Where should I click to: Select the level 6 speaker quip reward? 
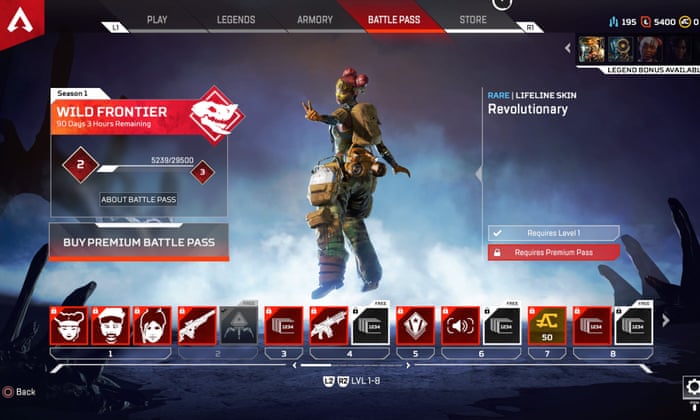pos(459,326)
